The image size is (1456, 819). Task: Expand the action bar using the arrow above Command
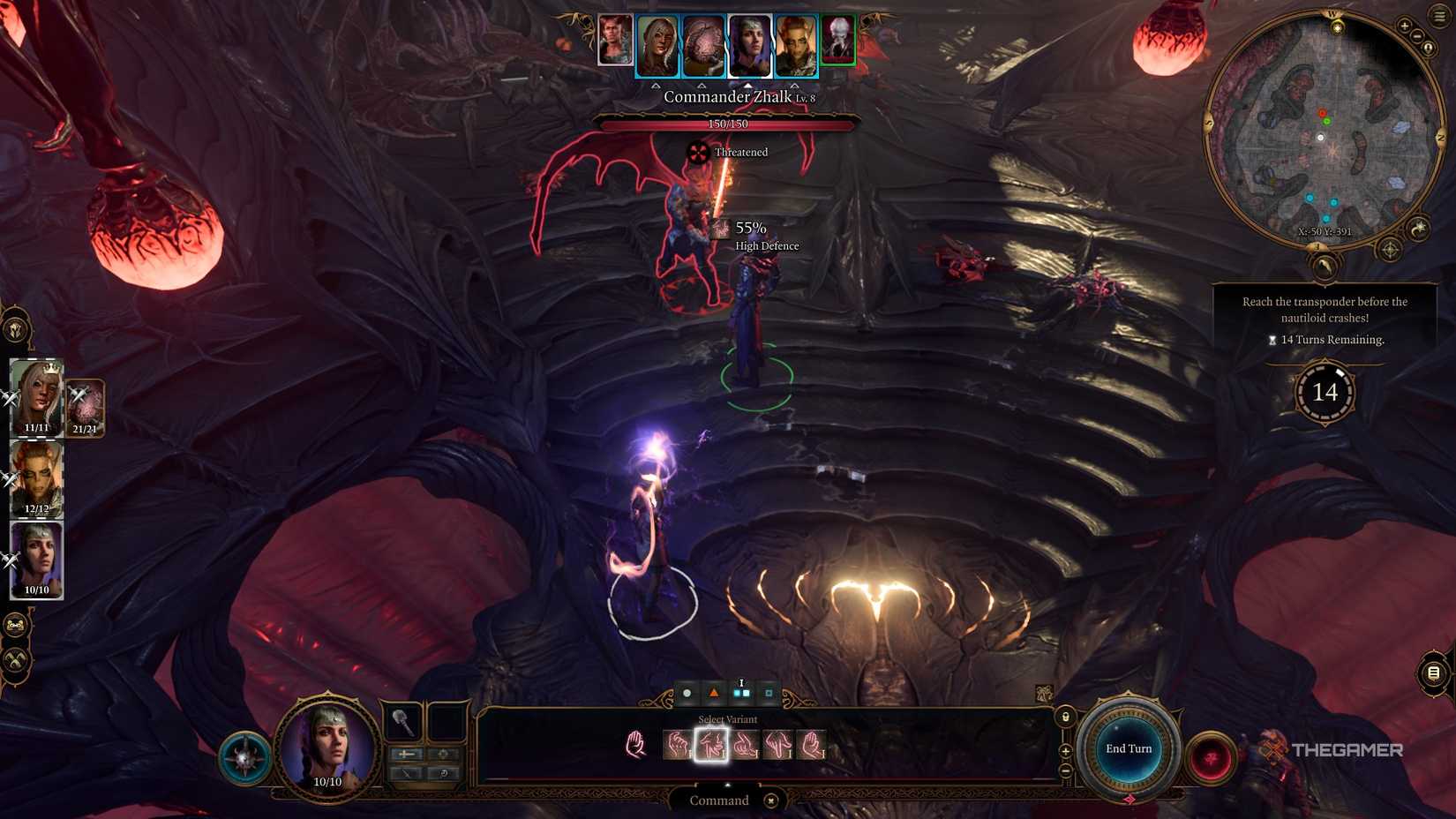coord(727,785)
